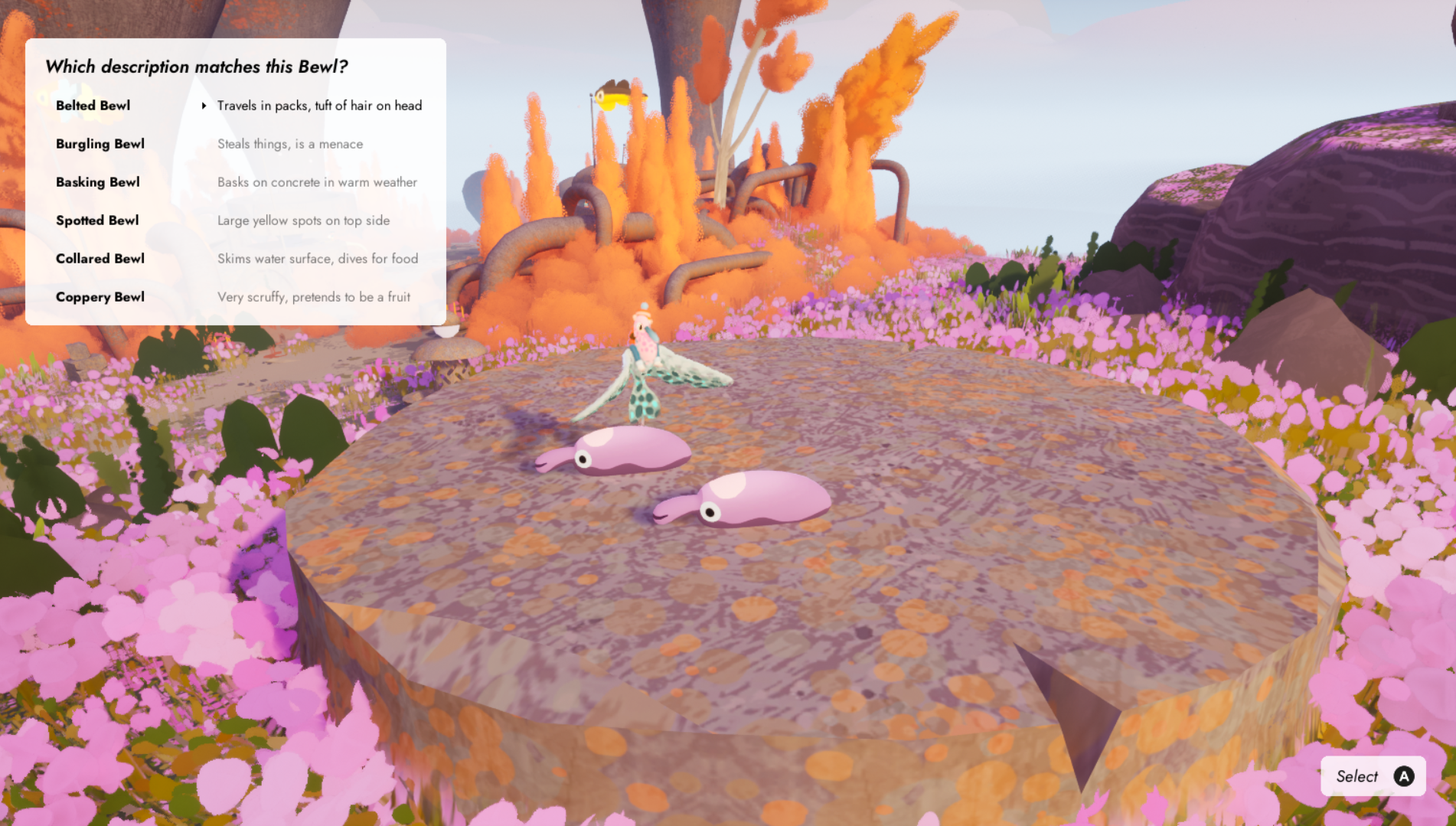Viewport: 1456px width, 826px height.
Task: Click the 'Steals things, is a menace' description
Action: coord(290,144)
